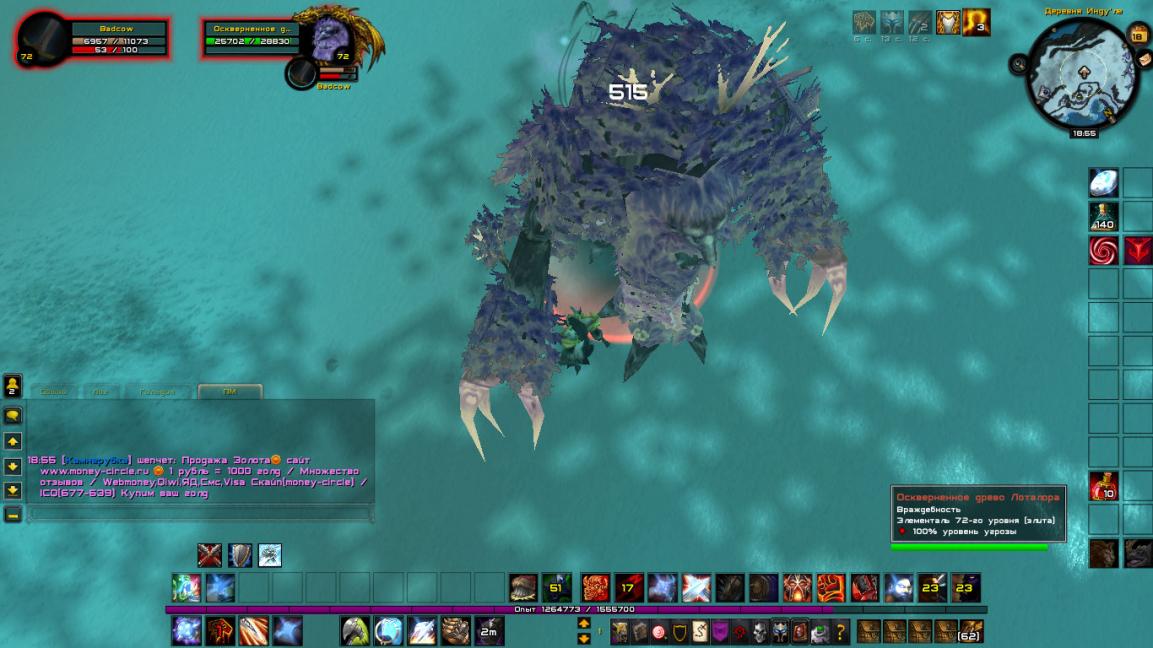
Task: Activate the red spiral ability icon
Action: [x=1103, y=251]
